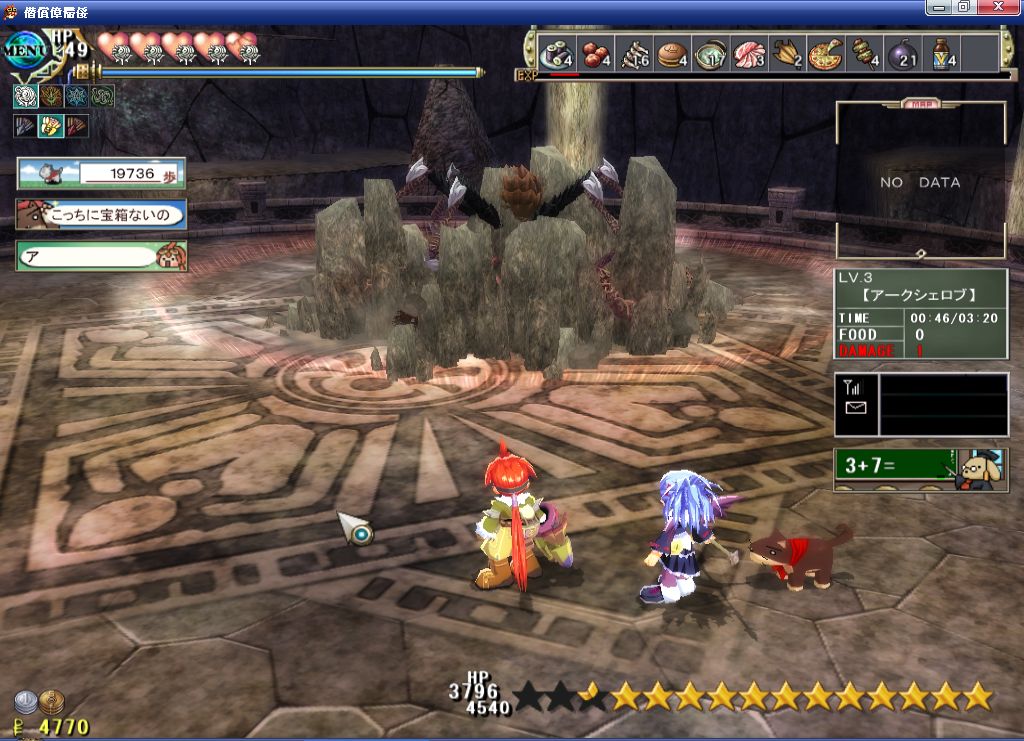The height and width of the screenshot is (741, 1024).
Task: Open the round MENU orb
Action: (24, 51)
